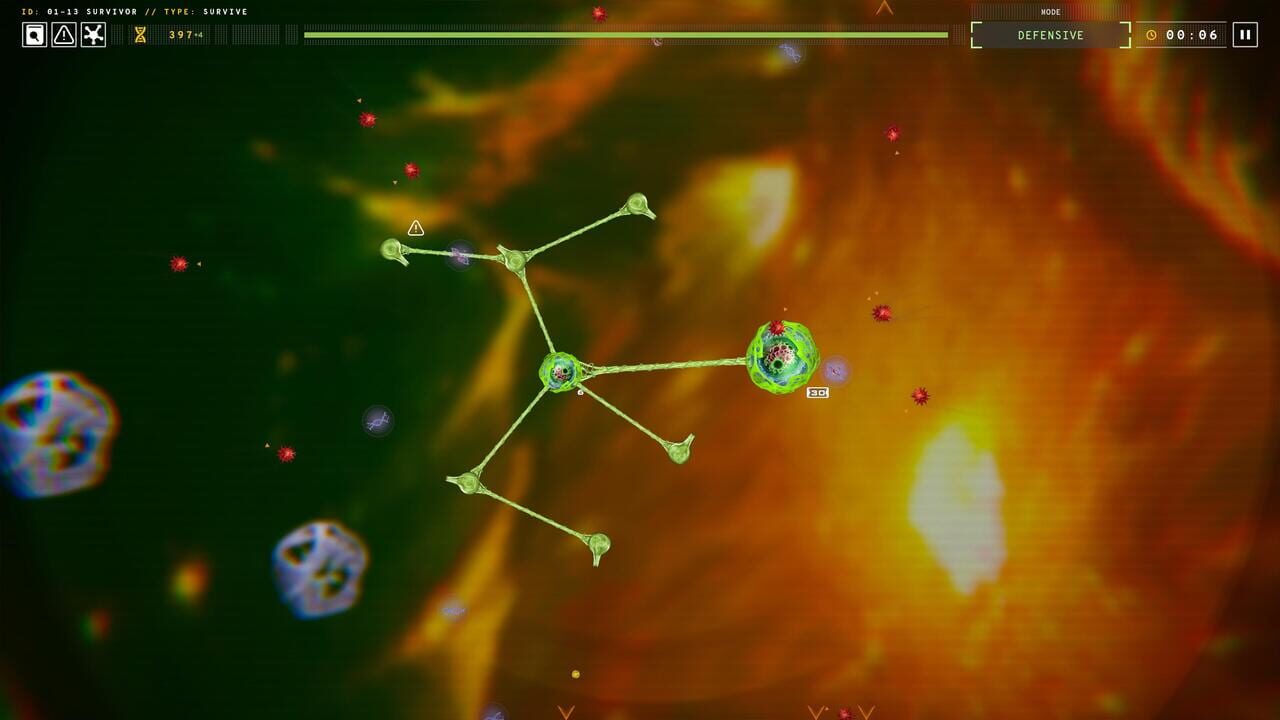
Task: Pause the game with the pause button
Action: coord(1243,34)
